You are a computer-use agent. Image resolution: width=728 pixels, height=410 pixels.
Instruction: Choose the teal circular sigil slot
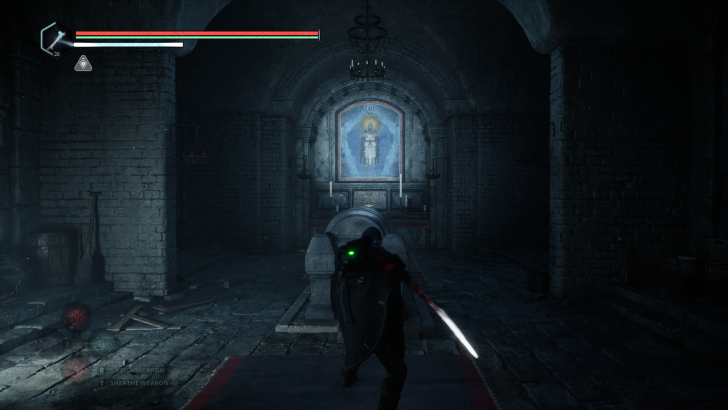[103, 343]
